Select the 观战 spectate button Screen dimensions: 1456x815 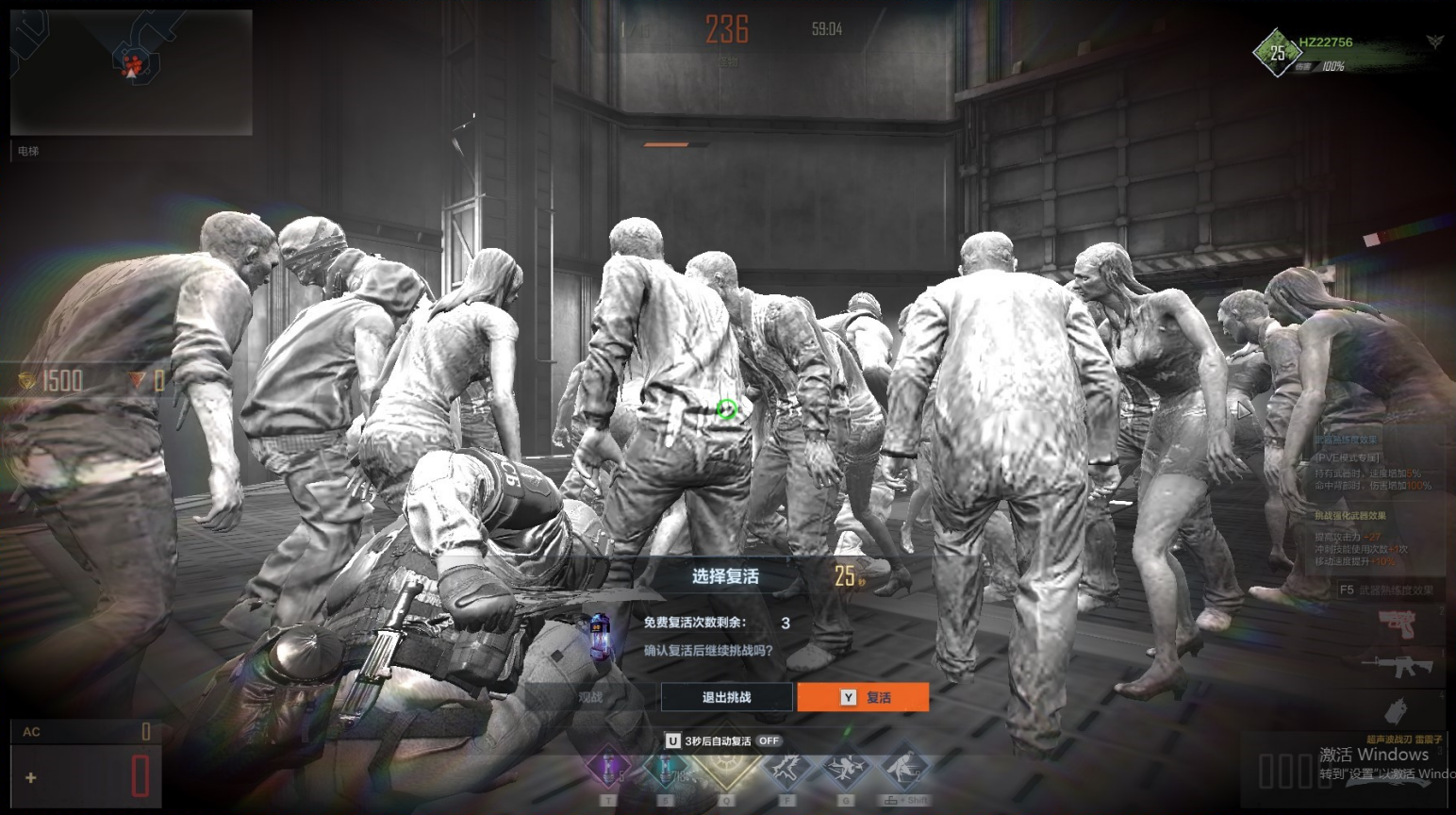tap(591, 697)
